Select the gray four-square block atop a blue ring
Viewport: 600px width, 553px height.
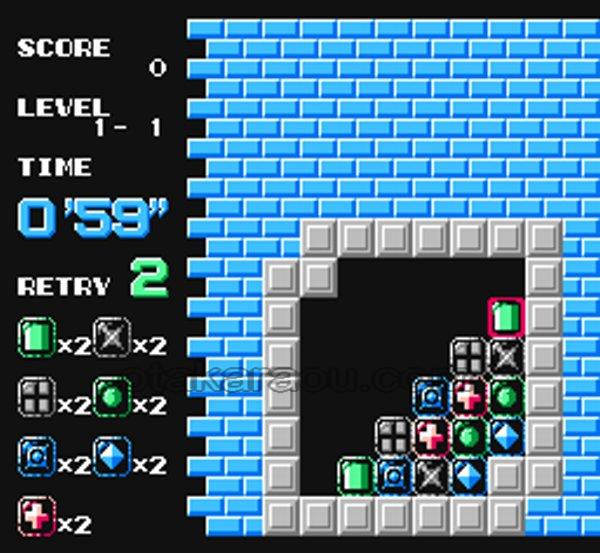pos(393,436)
